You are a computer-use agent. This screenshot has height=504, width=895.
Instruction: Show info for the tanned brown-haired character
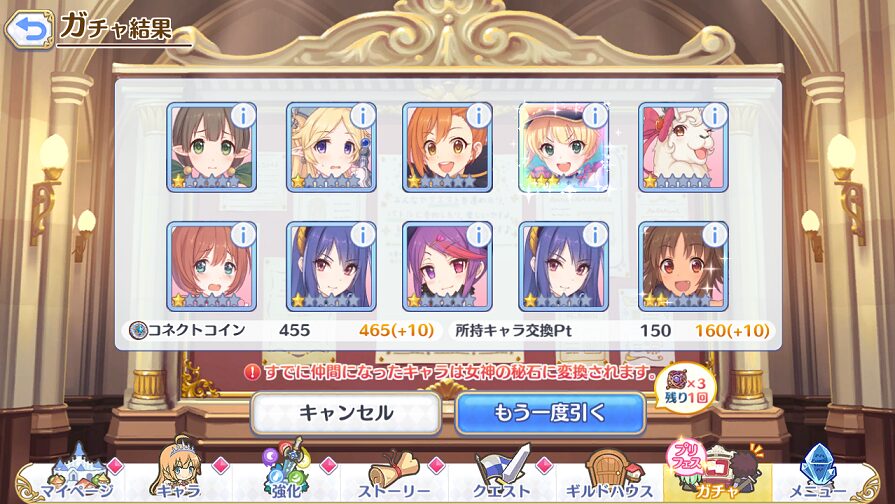coord(714,234)
